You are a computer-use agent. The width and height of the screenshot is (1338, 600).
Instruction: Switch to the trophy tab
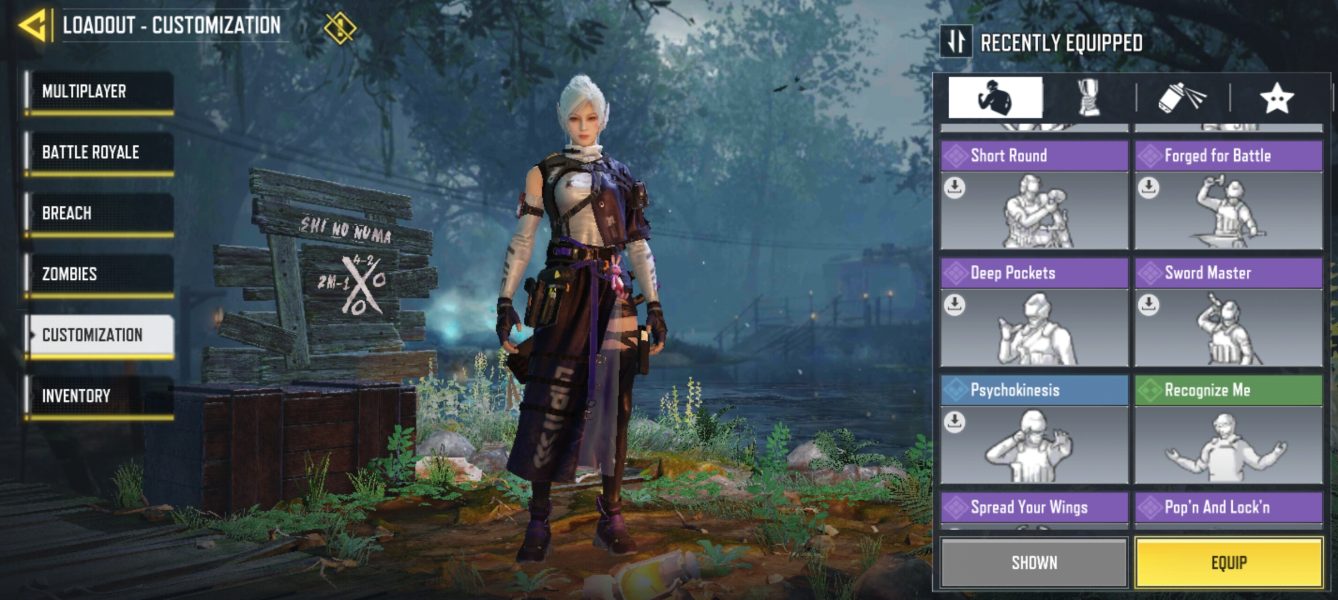(1088, 98)
